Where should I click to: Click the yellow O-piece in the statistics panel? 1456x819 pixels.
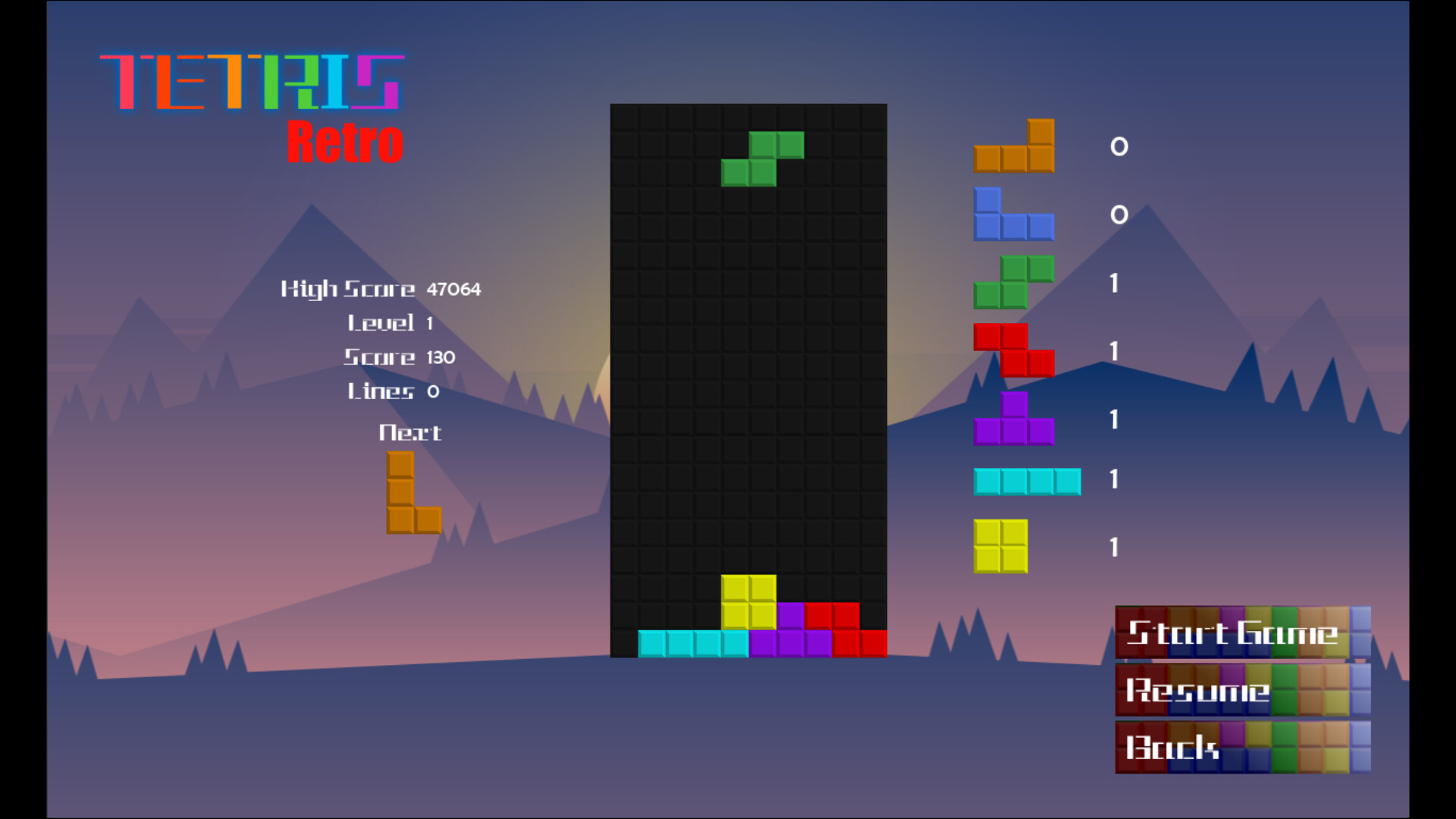click(999, 544)
